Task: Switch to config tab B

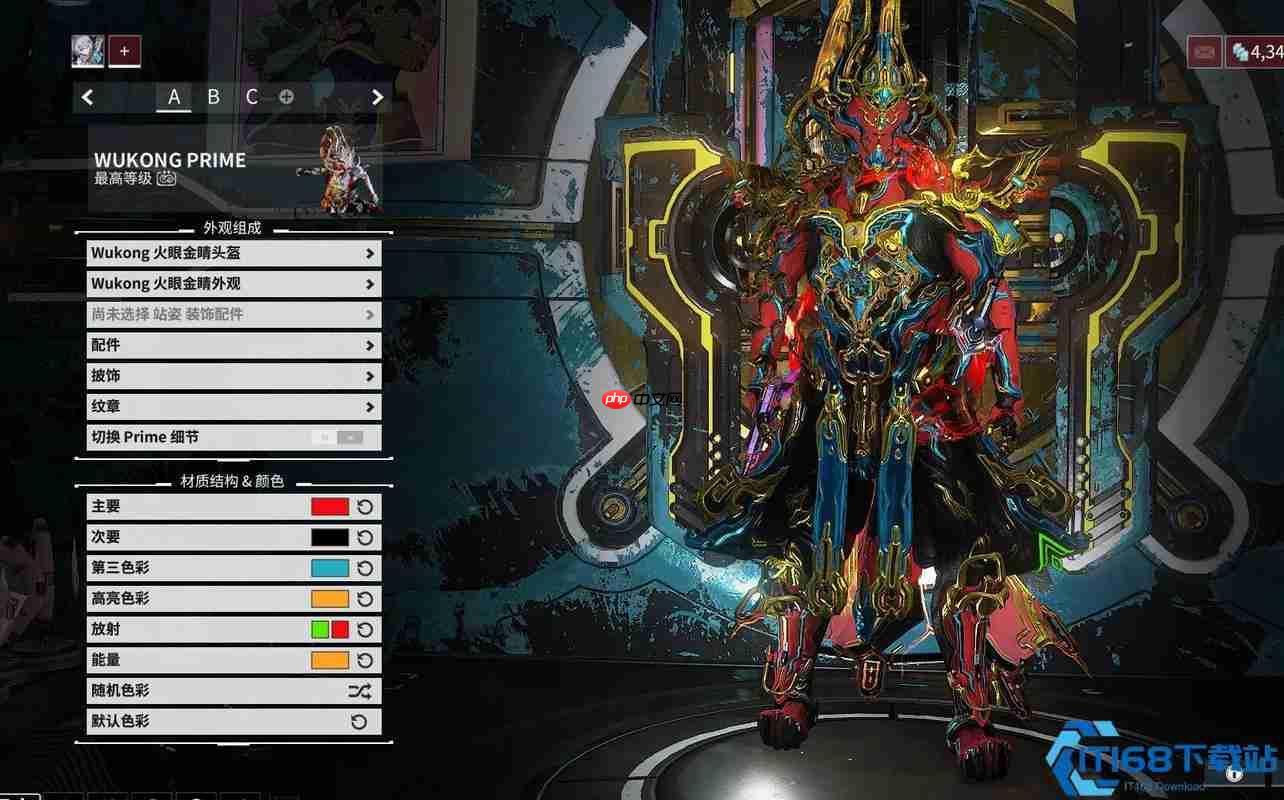Action: (x=213, y=97)
